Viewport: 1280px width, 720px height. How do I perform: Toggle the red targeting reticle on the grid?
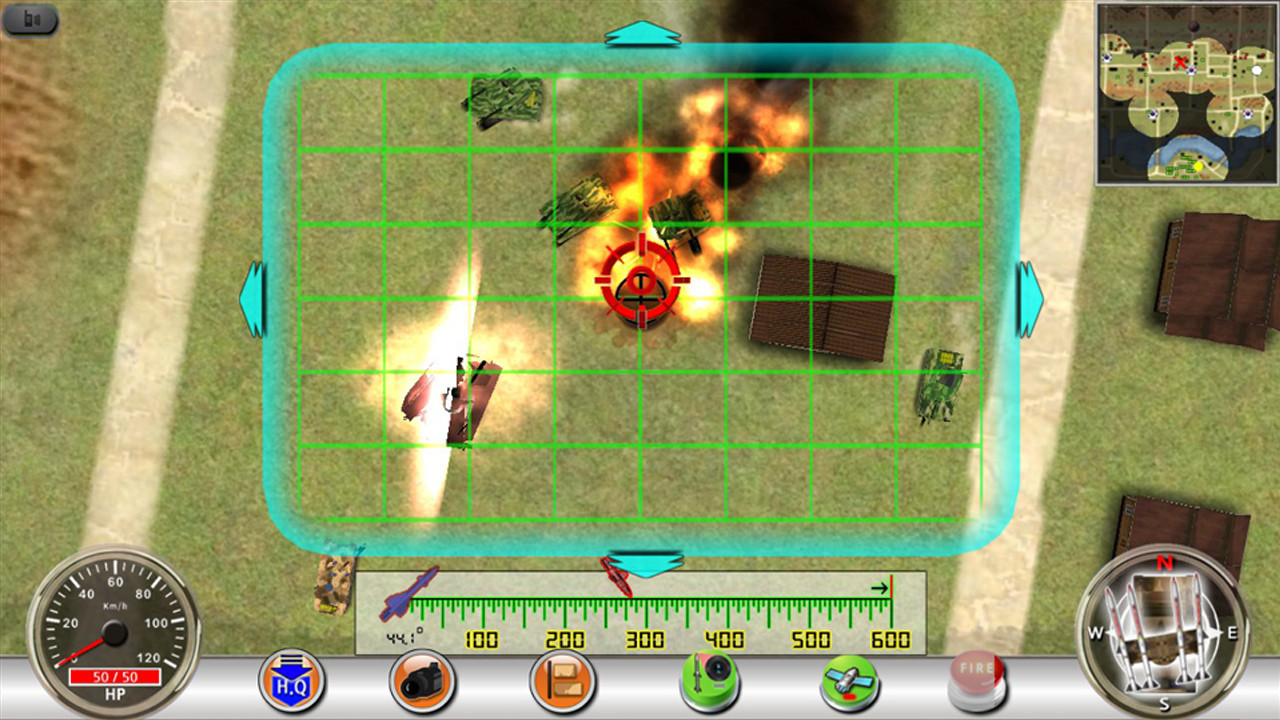[640, 283]
